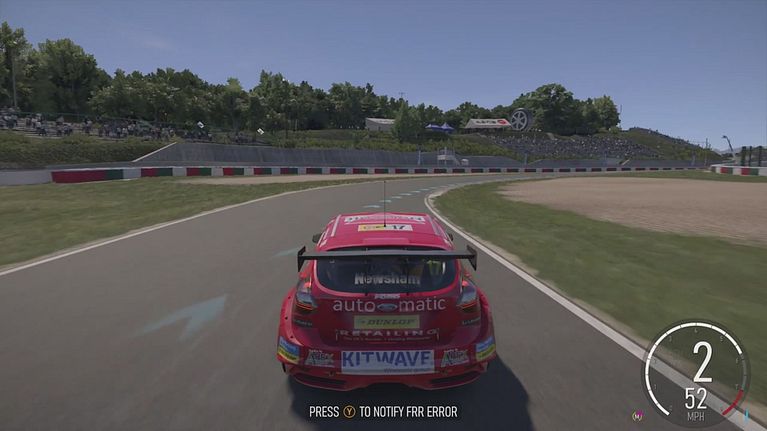This screenshot has height=431, width=767.
Task: Select the circular tachometer gauge
Action: [x=697, y=372]
